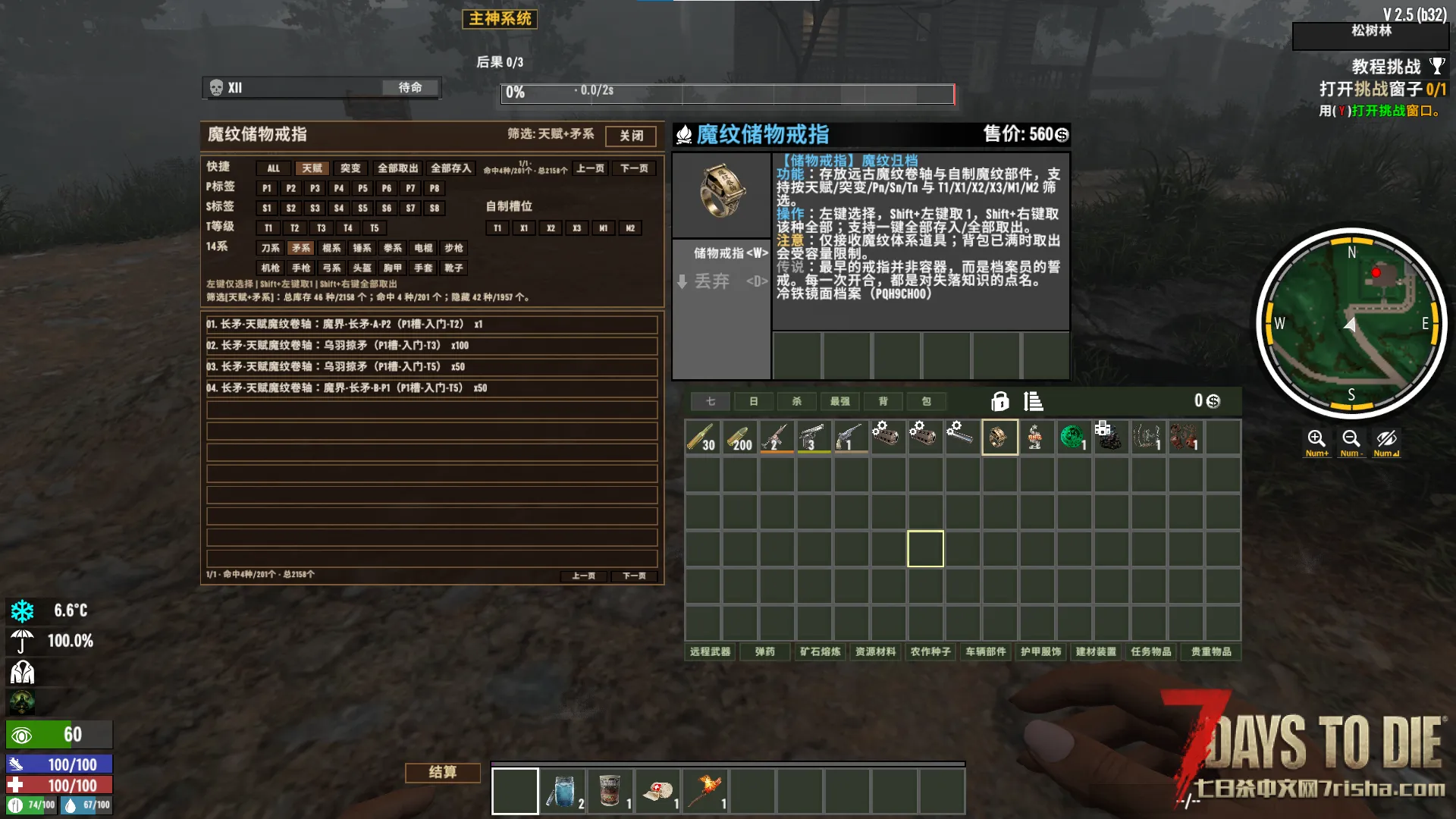The image size is (1456, 819).
Task: Click the 全部取出 button
Action: (x=397, y=168)
